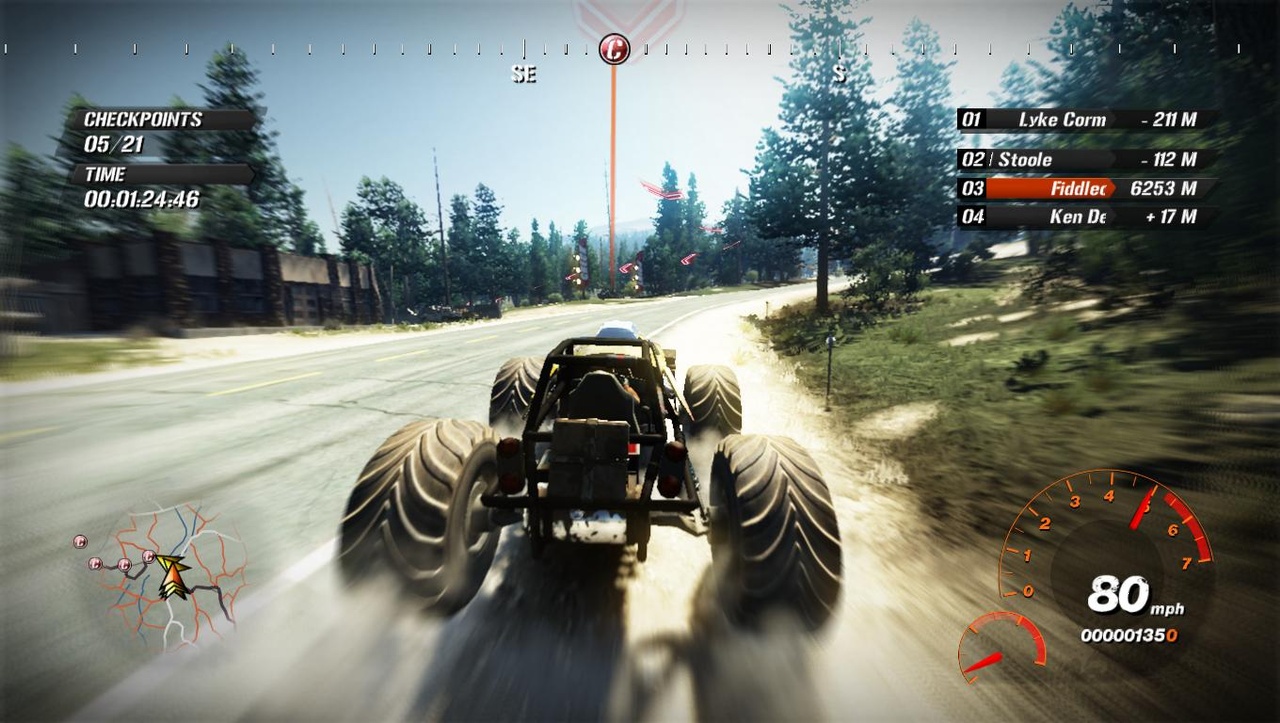Select the SE heading label on the compass
Screen dimensions: 1280x723
524,74
